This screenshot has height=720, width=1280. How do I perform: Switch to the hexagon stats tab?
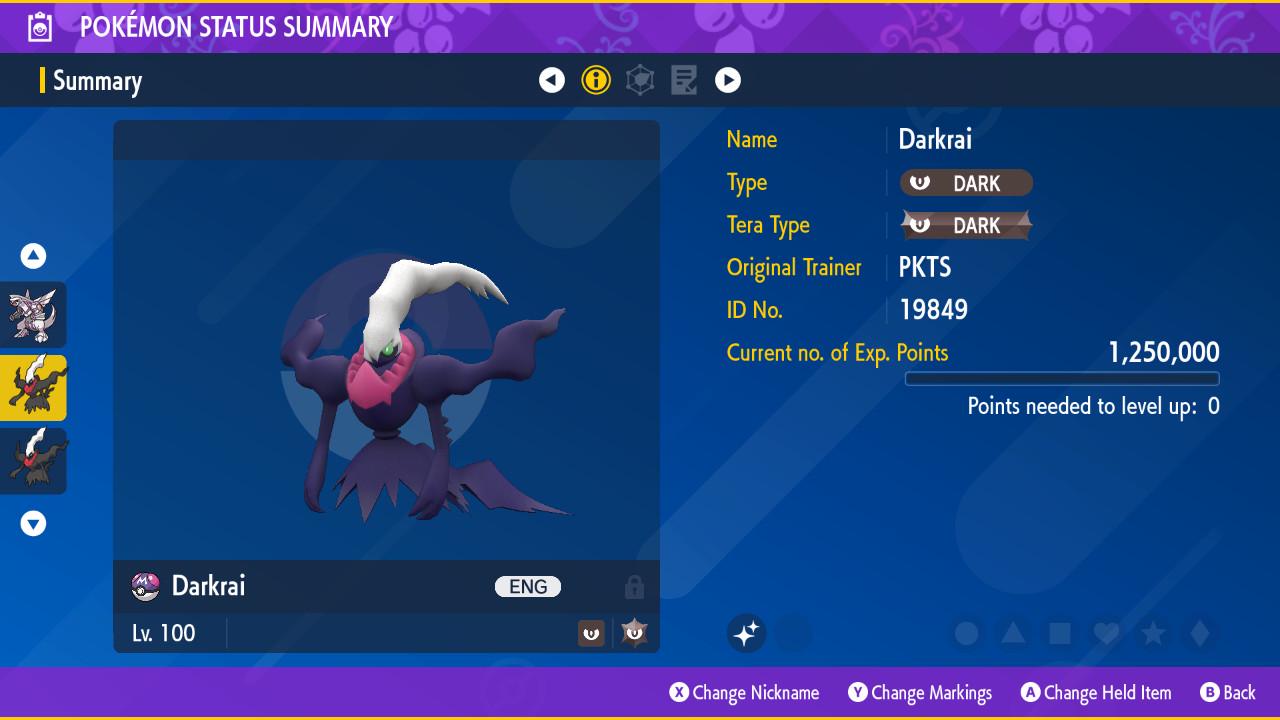(640, 80)
